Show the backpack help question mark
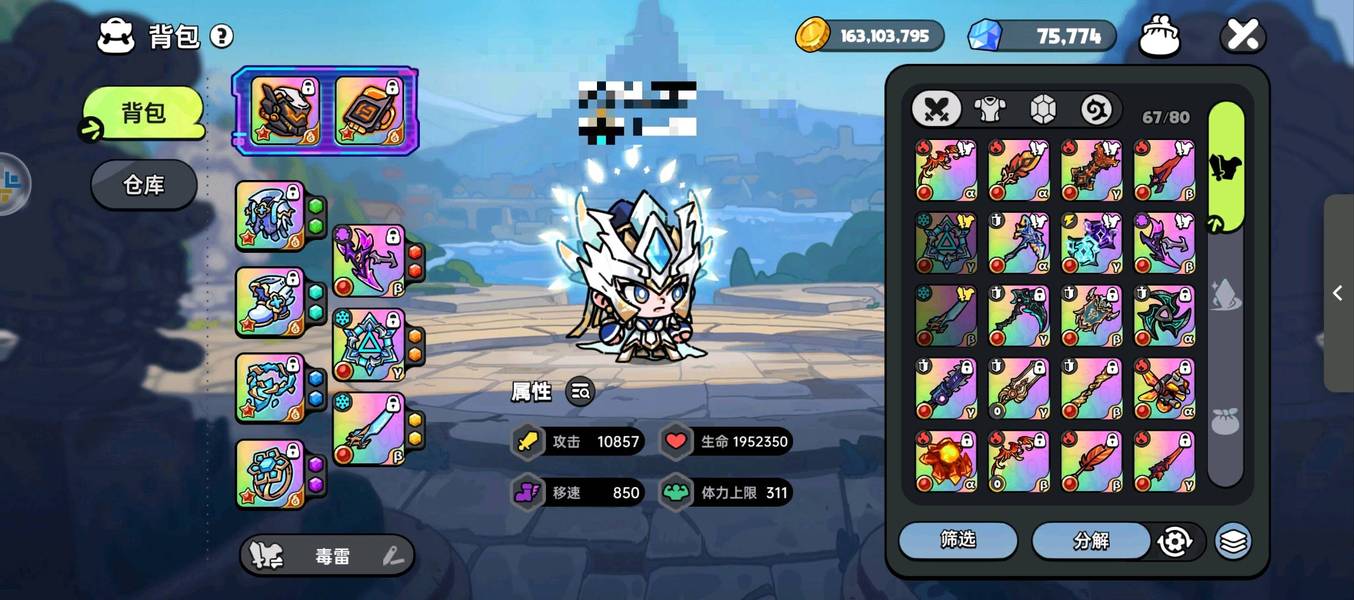The height and width of the screenshot is (600, 1354). point(221,37)
